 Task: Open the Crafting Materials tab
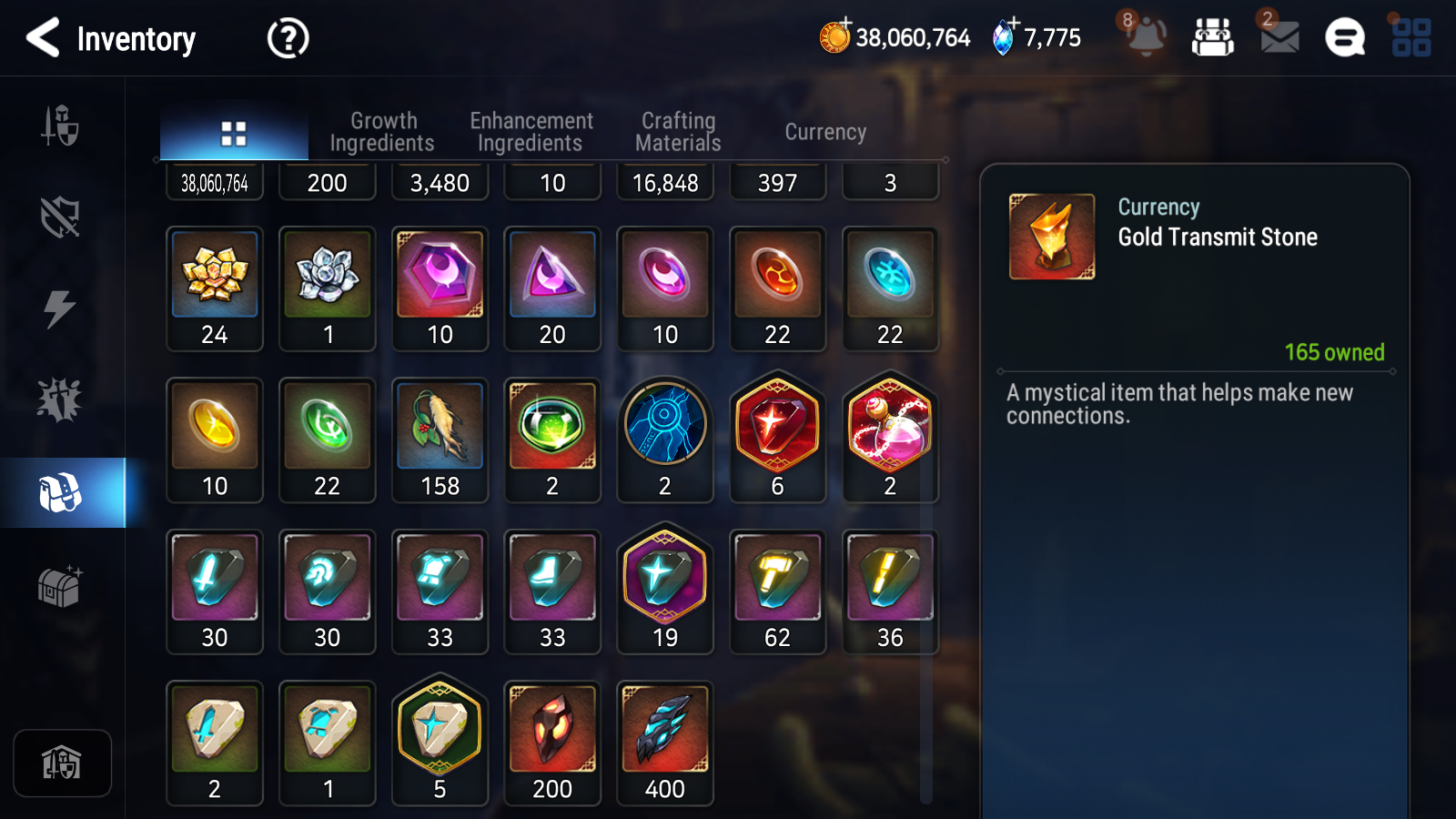coord(678,132)
